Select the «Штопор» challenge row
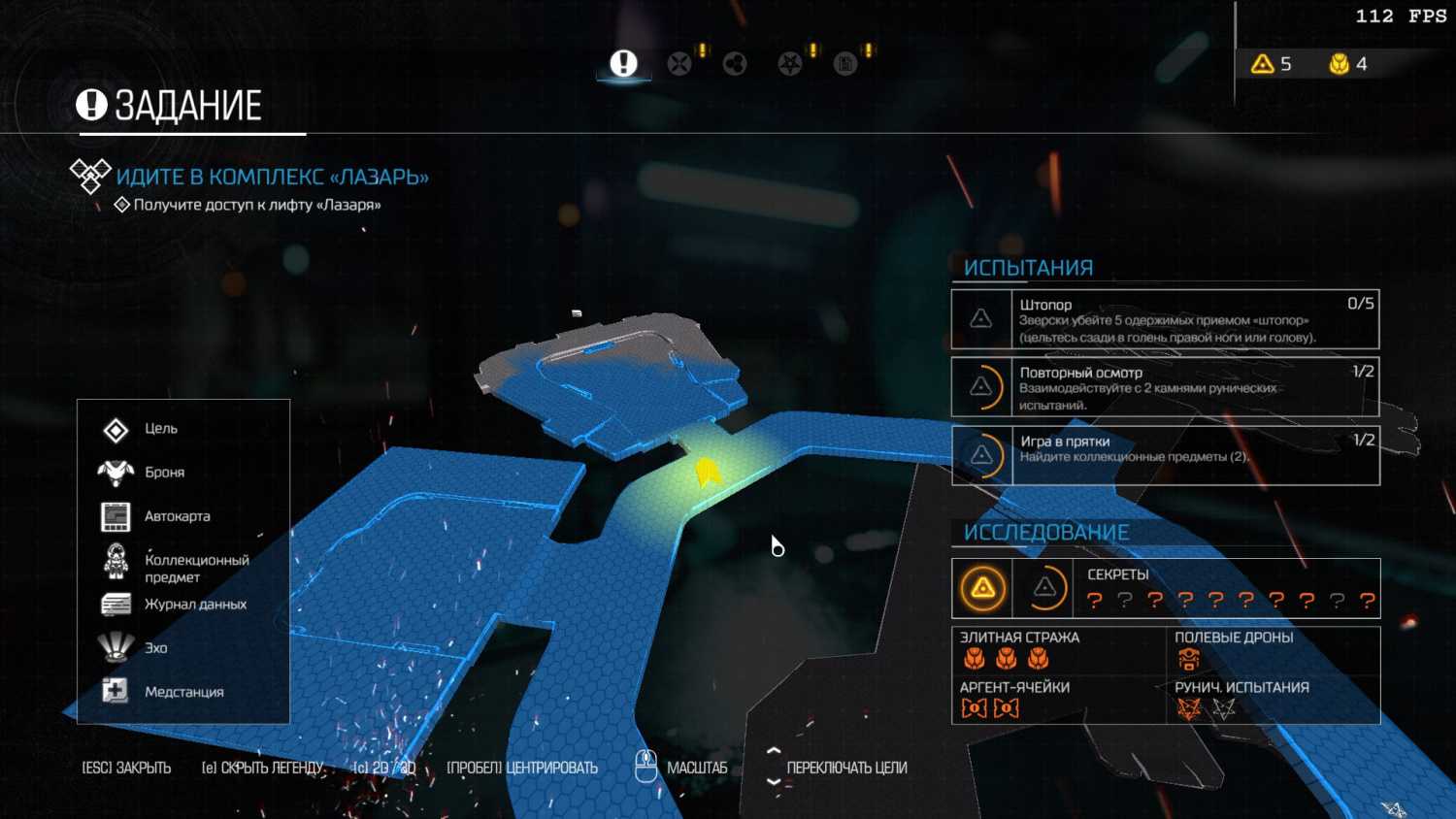The height and width of the screenshot is (819, 1456). tap(1165, 319)
